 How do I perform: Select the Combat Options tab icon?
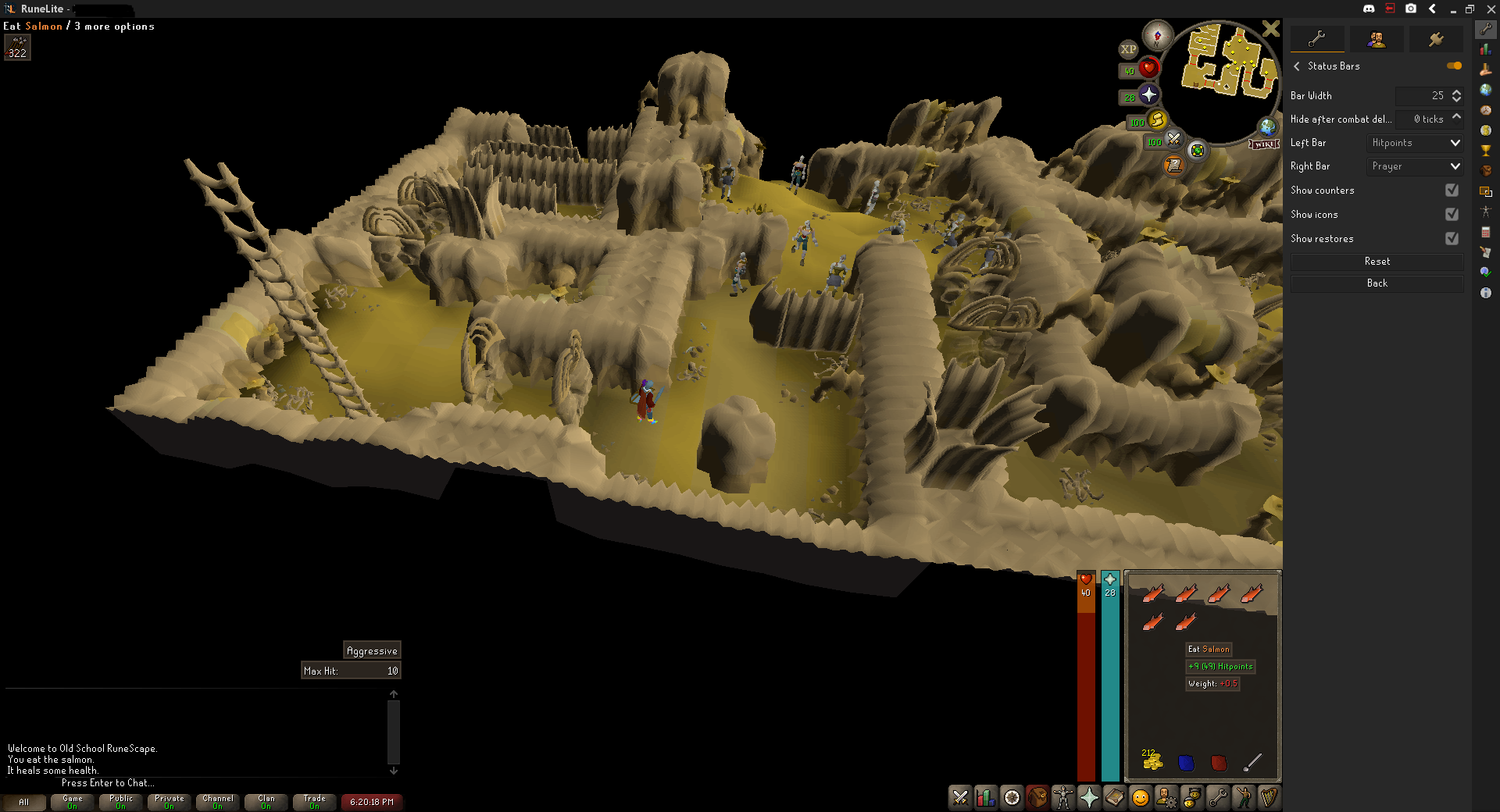(960, 798)
